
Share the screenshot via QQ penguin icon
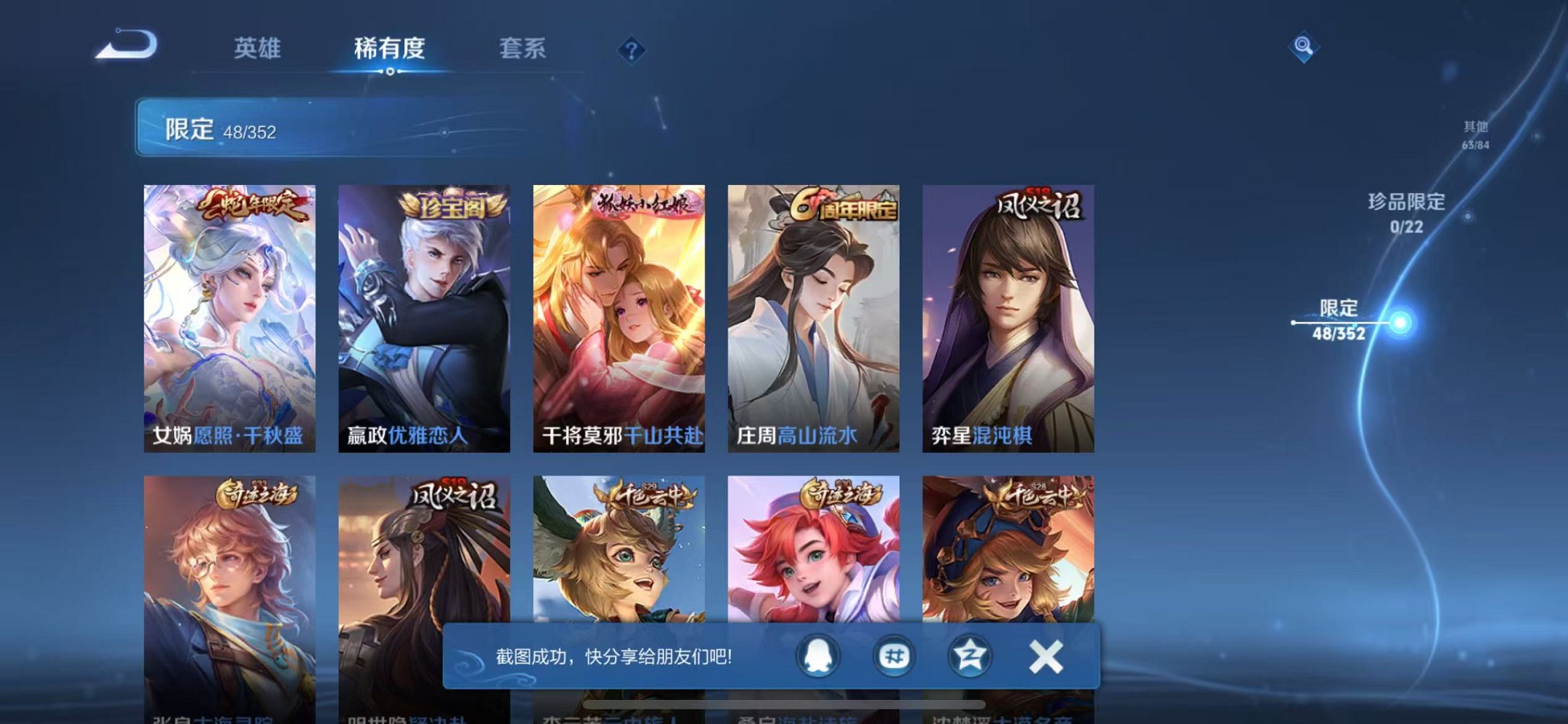(818, 656)
